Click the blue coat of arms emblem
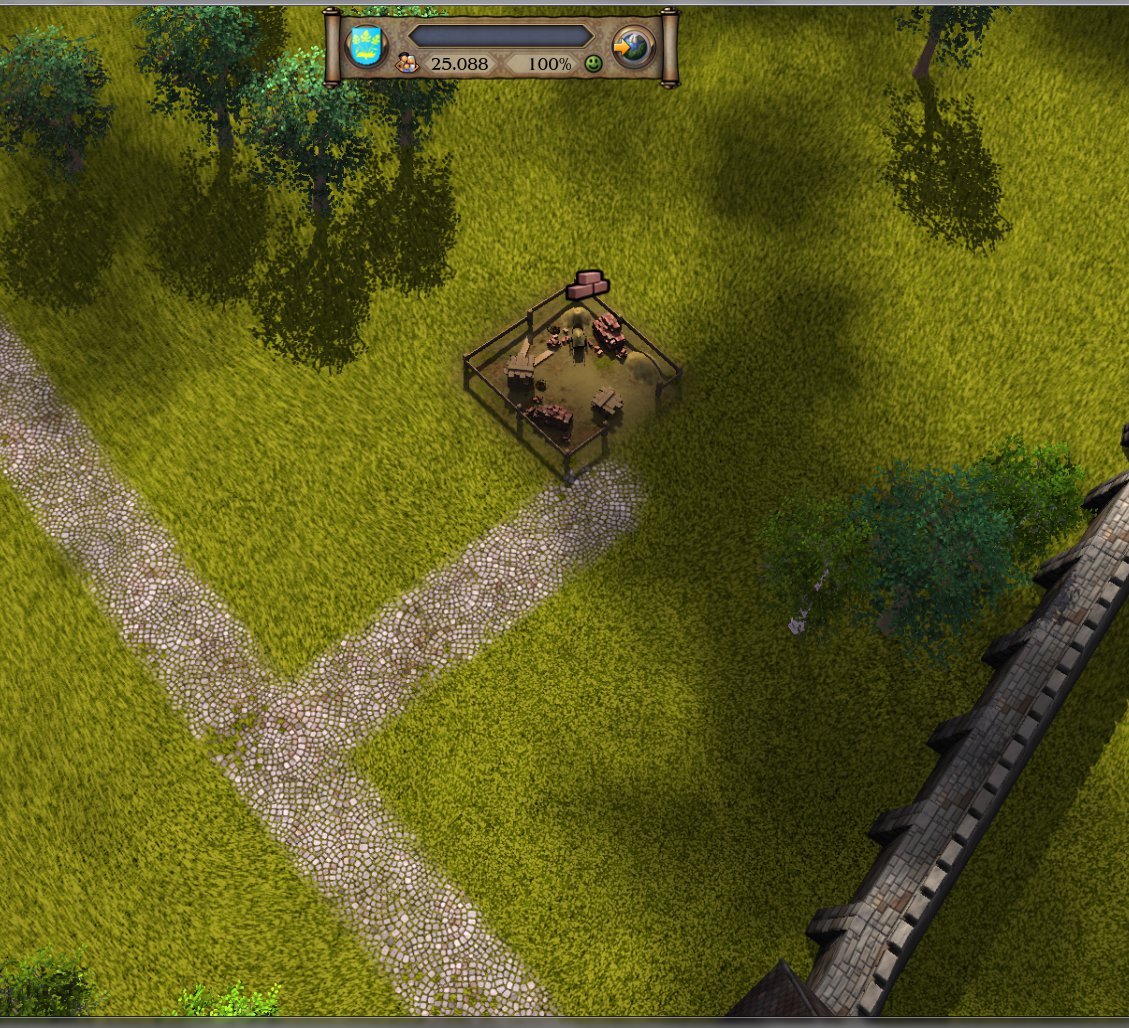This screenshot has width=1129, height=1028. coord(367,46)
